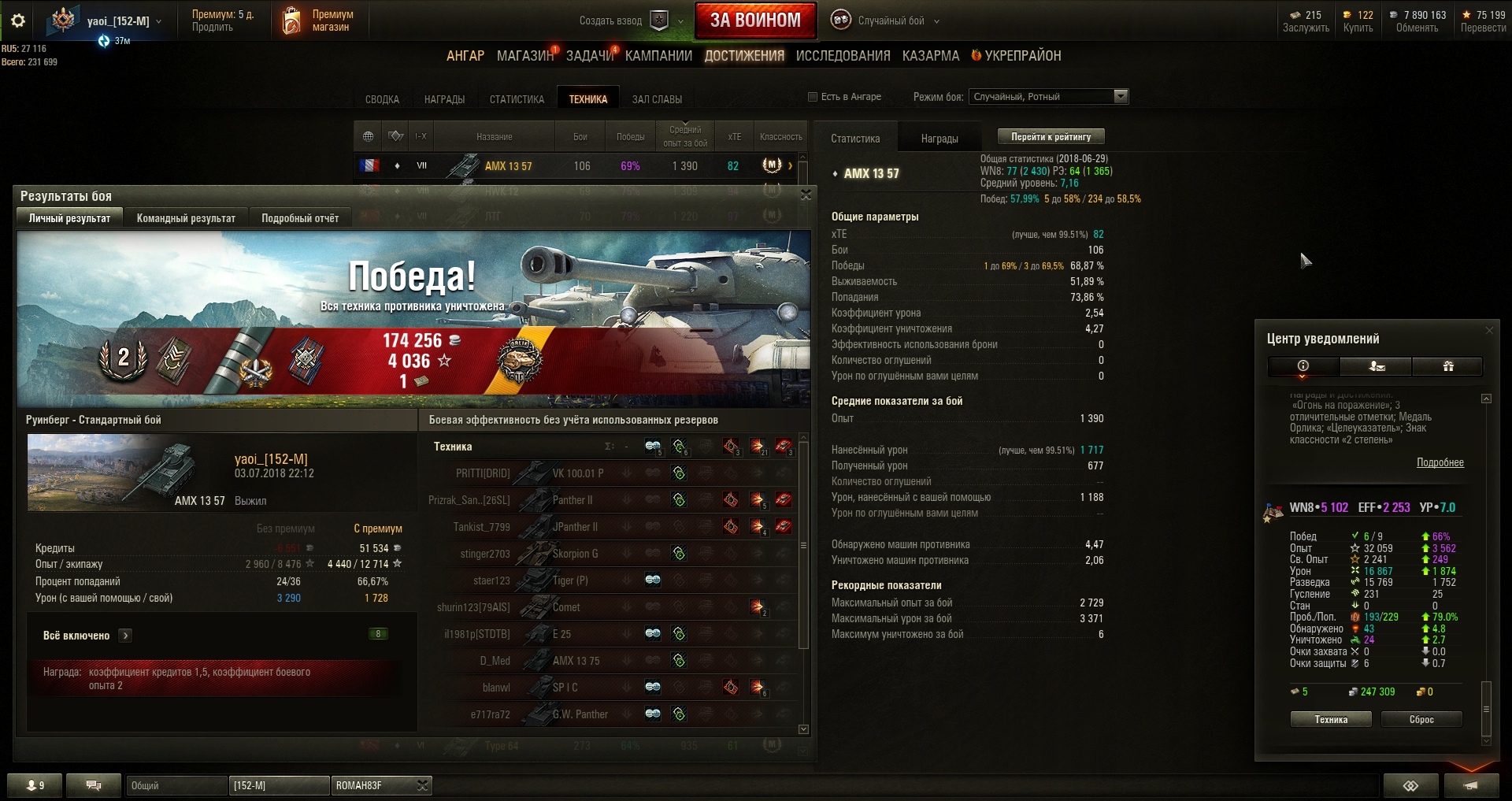Open the settings gear menu
Viewport: 1512px width, 801px height.
pyautogui.click(x=18, y=21)
